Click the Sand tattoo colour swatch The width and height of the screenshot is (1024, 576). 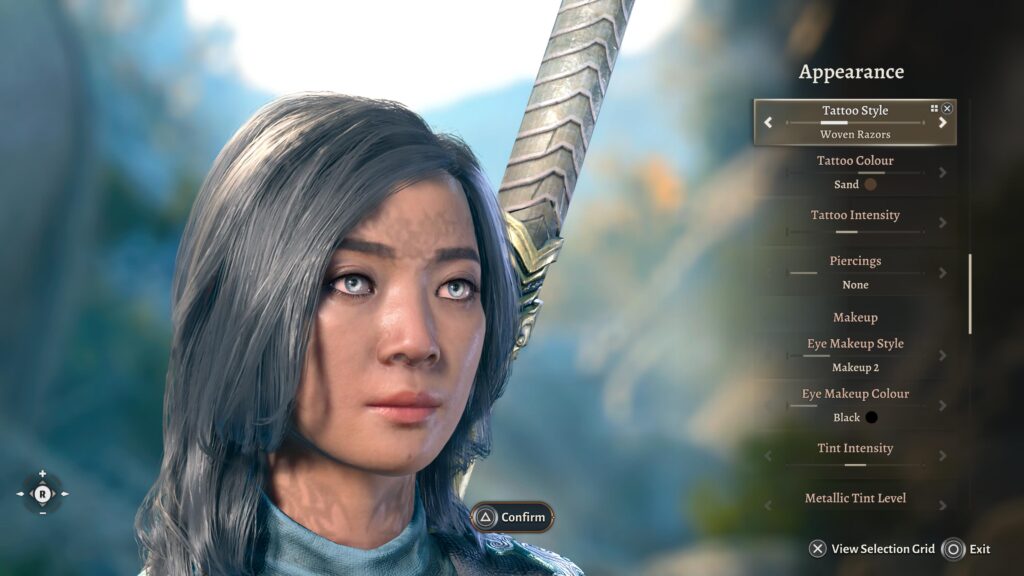coord(870,184)
